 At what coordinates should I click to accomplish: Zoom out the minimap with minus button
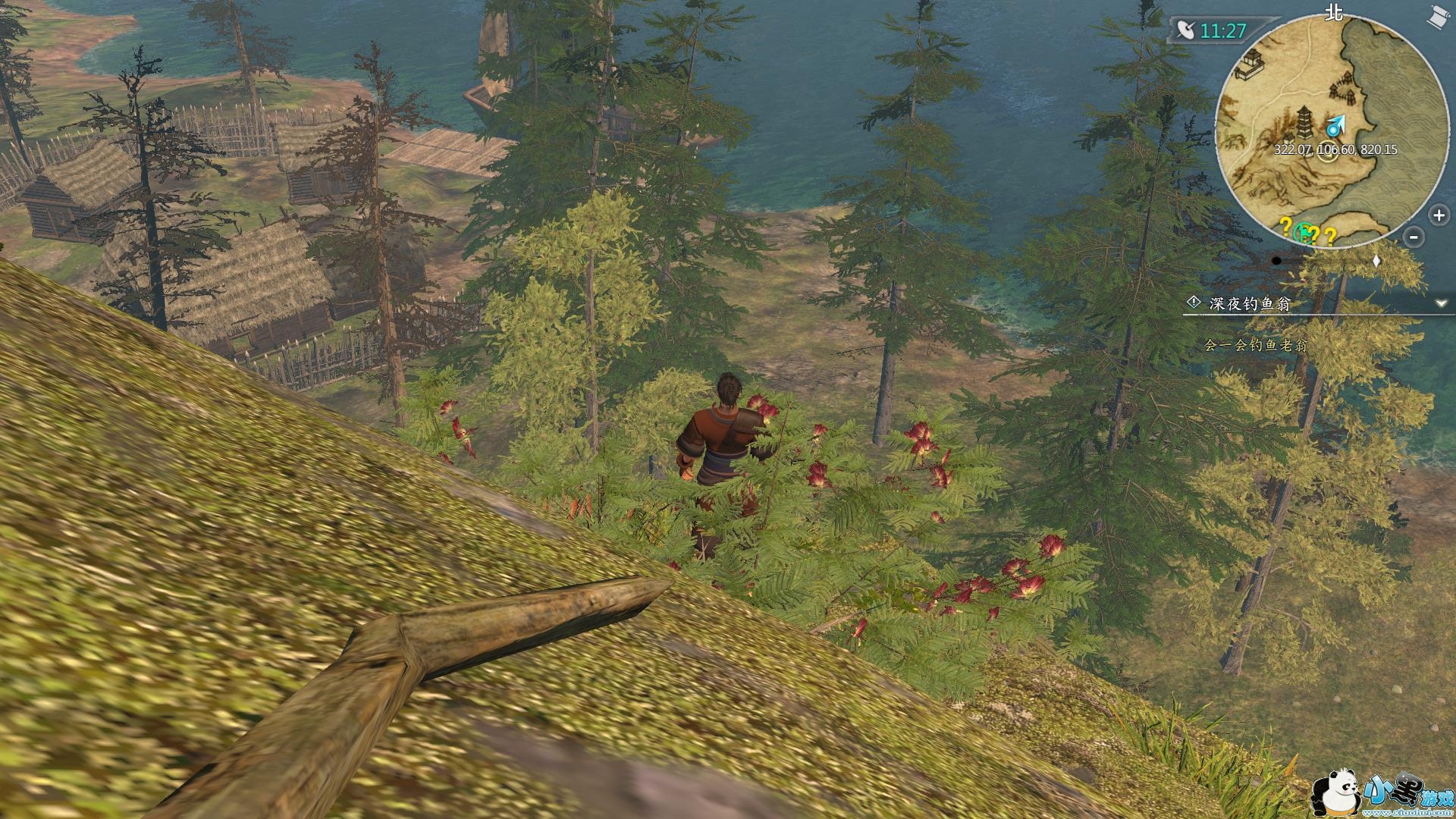coord(1414,237)
